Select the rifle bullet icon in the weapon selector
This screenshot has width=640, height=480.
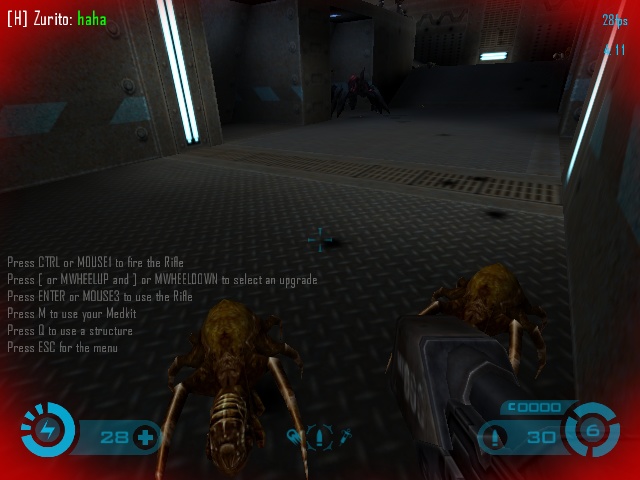click(x=320, y=437)
